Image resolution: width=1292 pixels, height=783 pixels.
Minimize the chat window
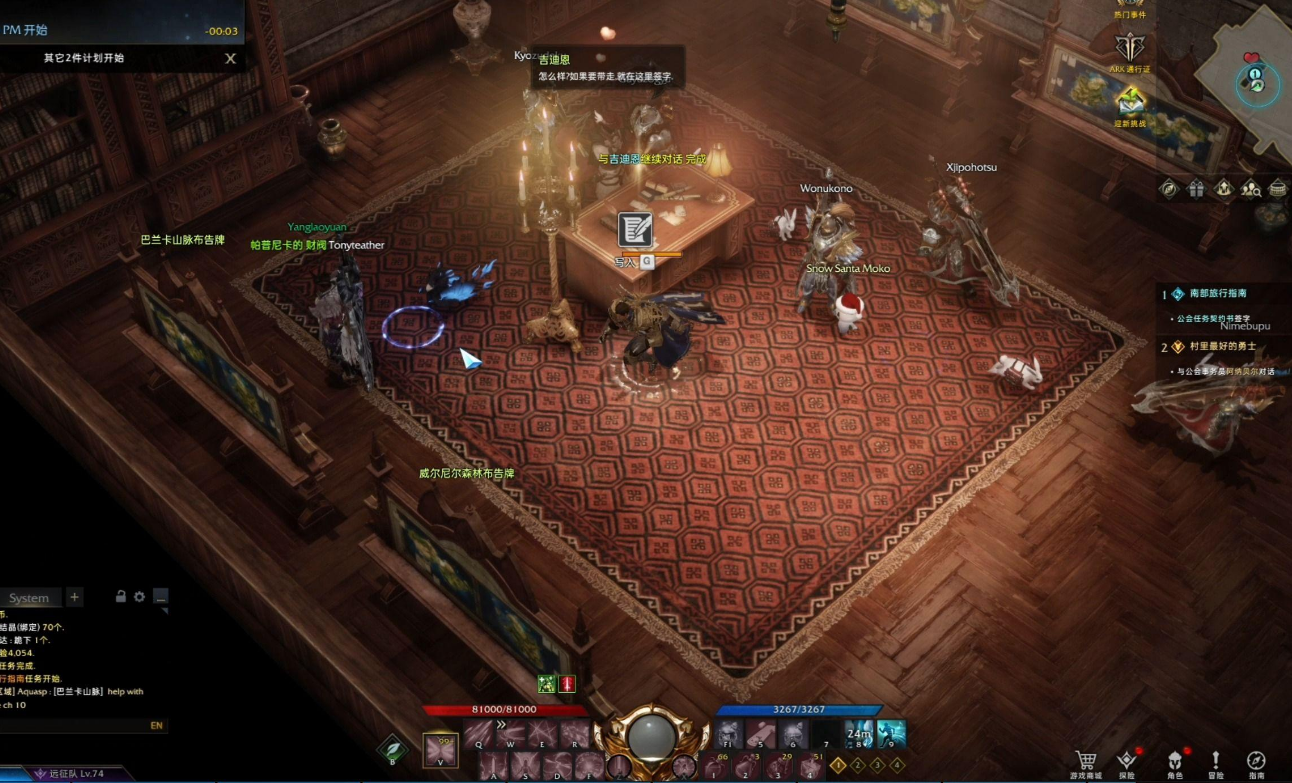click(x=160, y=597)
